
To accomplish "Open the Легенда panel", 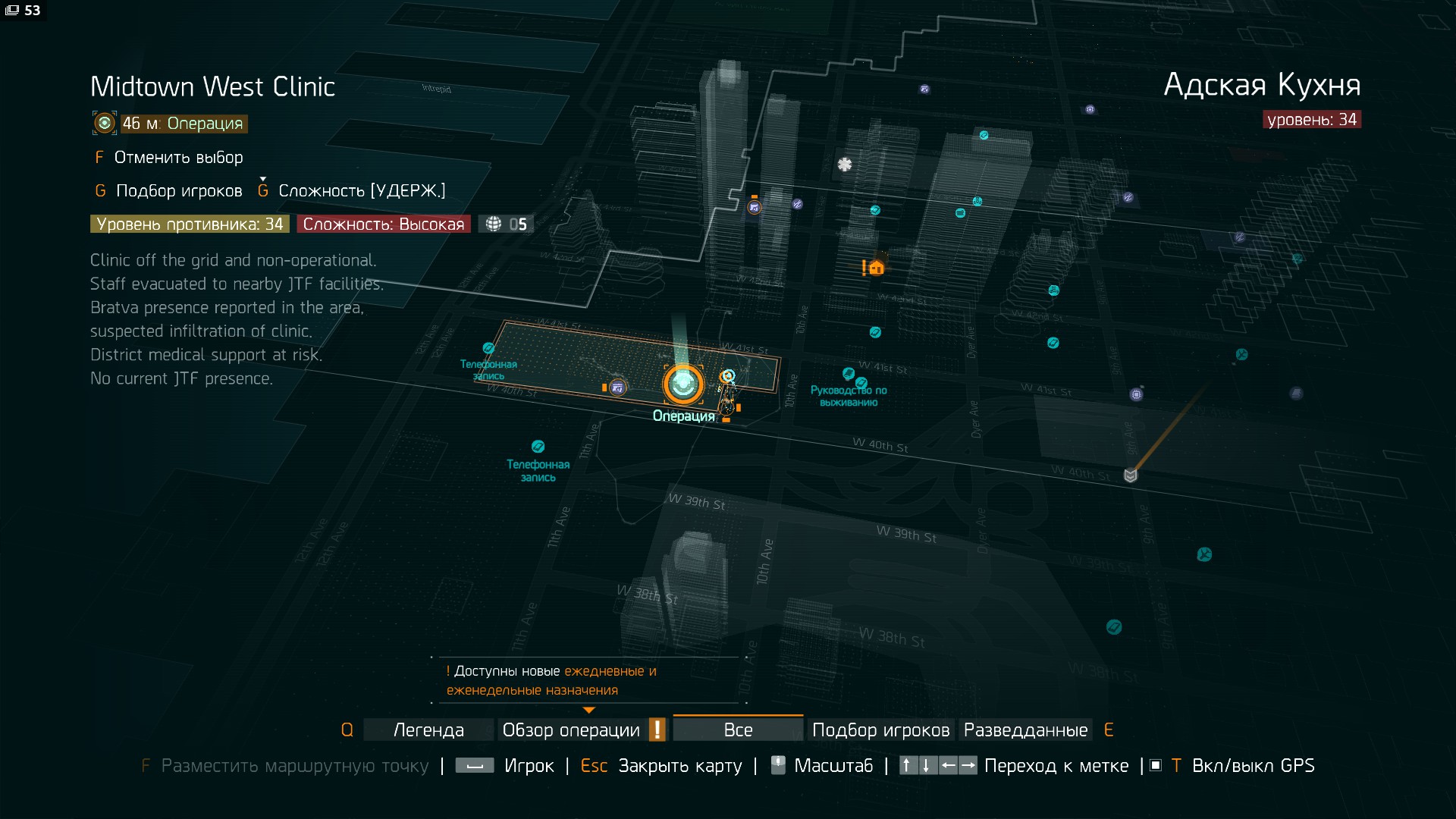I will coord(428,730).
